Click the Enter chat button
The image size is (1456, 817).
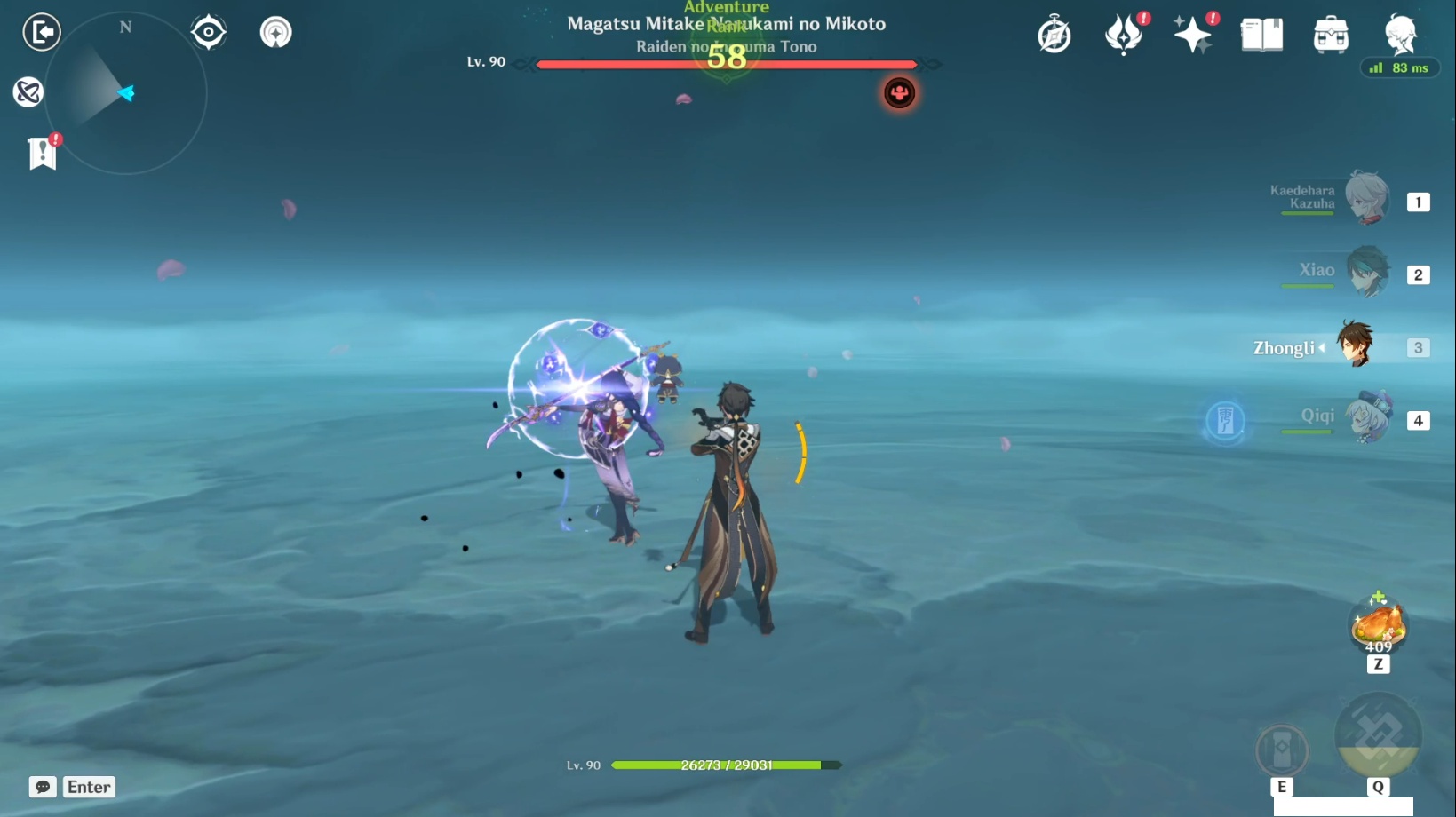(x=88, y=787)
